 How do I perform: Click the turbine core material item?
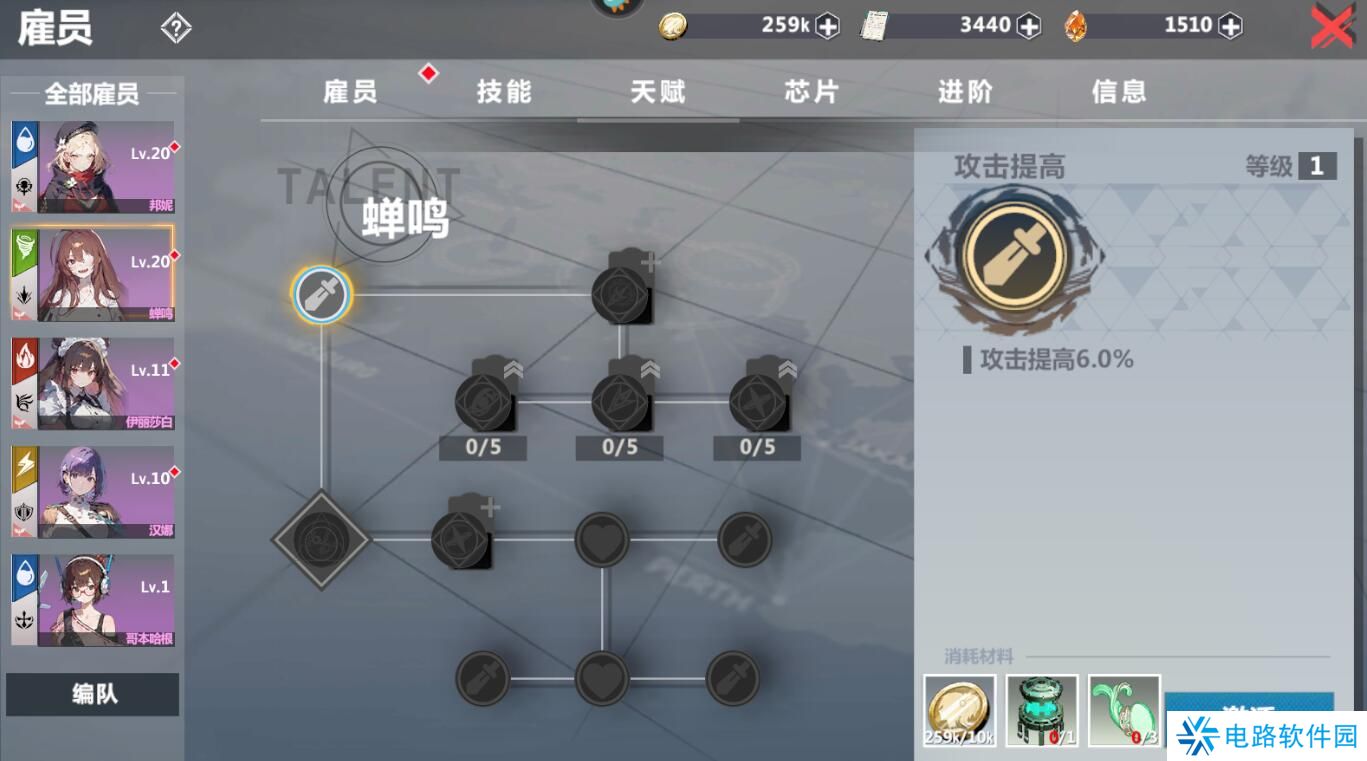pyautogui.click(x=1041, y=710)
